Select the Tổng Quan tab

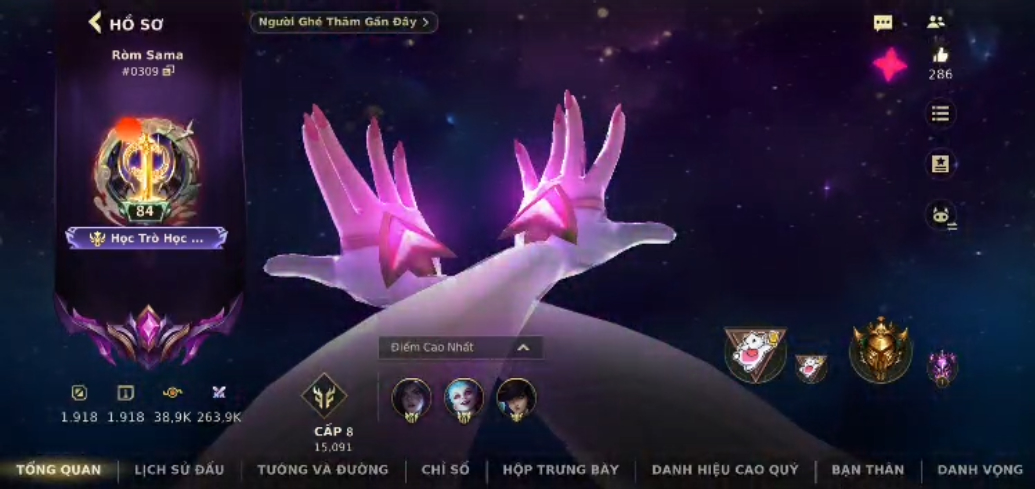pos(59,469)
